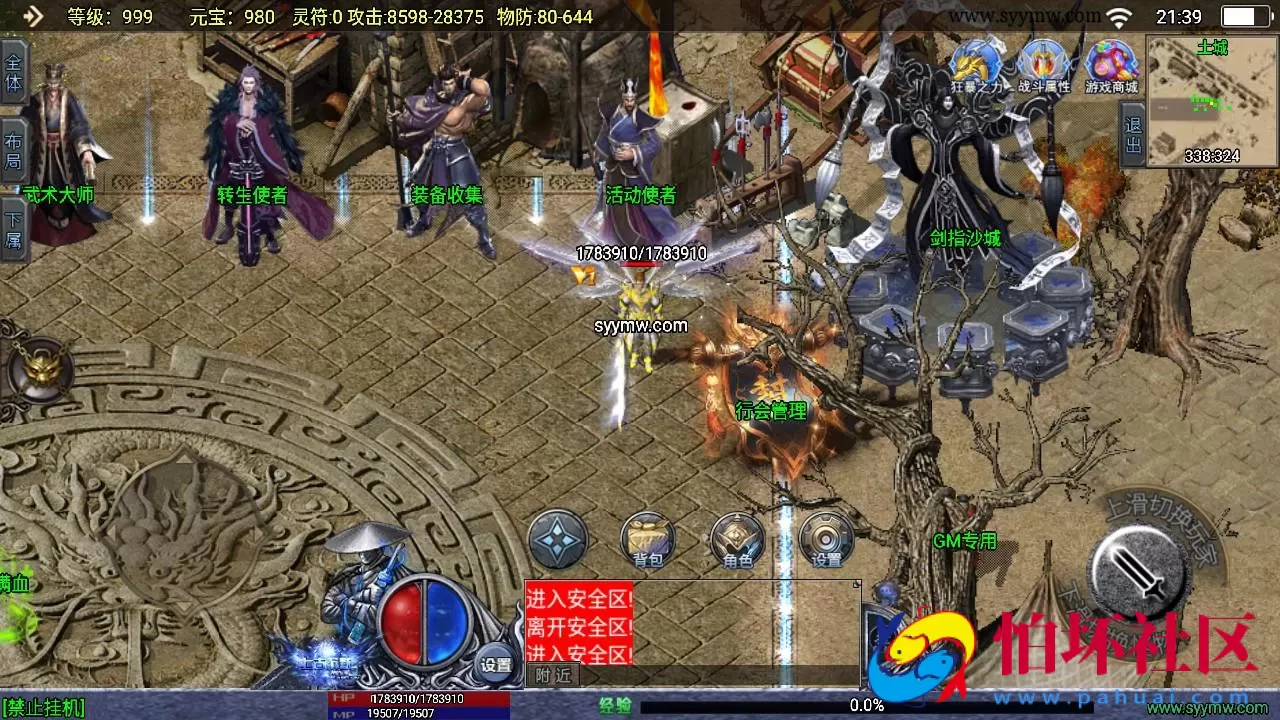The width and height of the screenshot is (1280, 720).
Task: Activate the 狂暴之力 icon
Action: coord(975,66)
